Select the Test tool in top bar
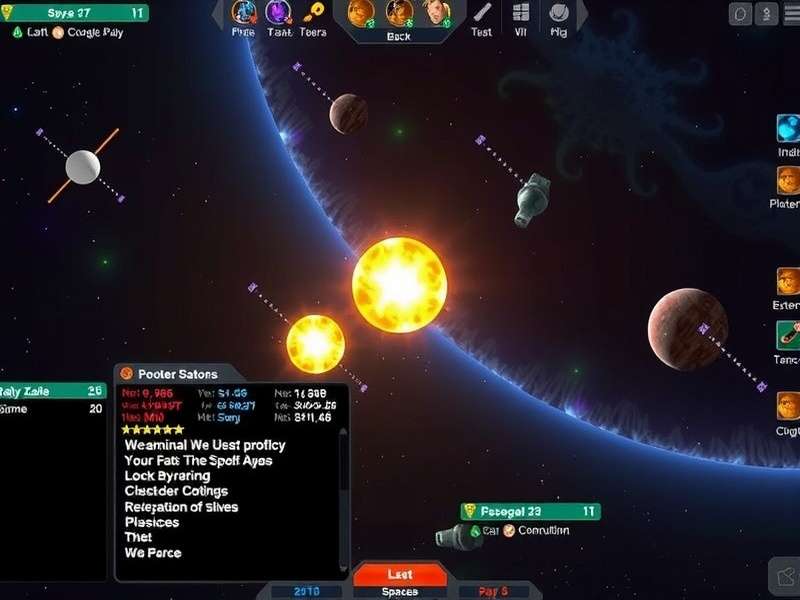This screenshot has width=800, height=600. (x=482, y=14)
